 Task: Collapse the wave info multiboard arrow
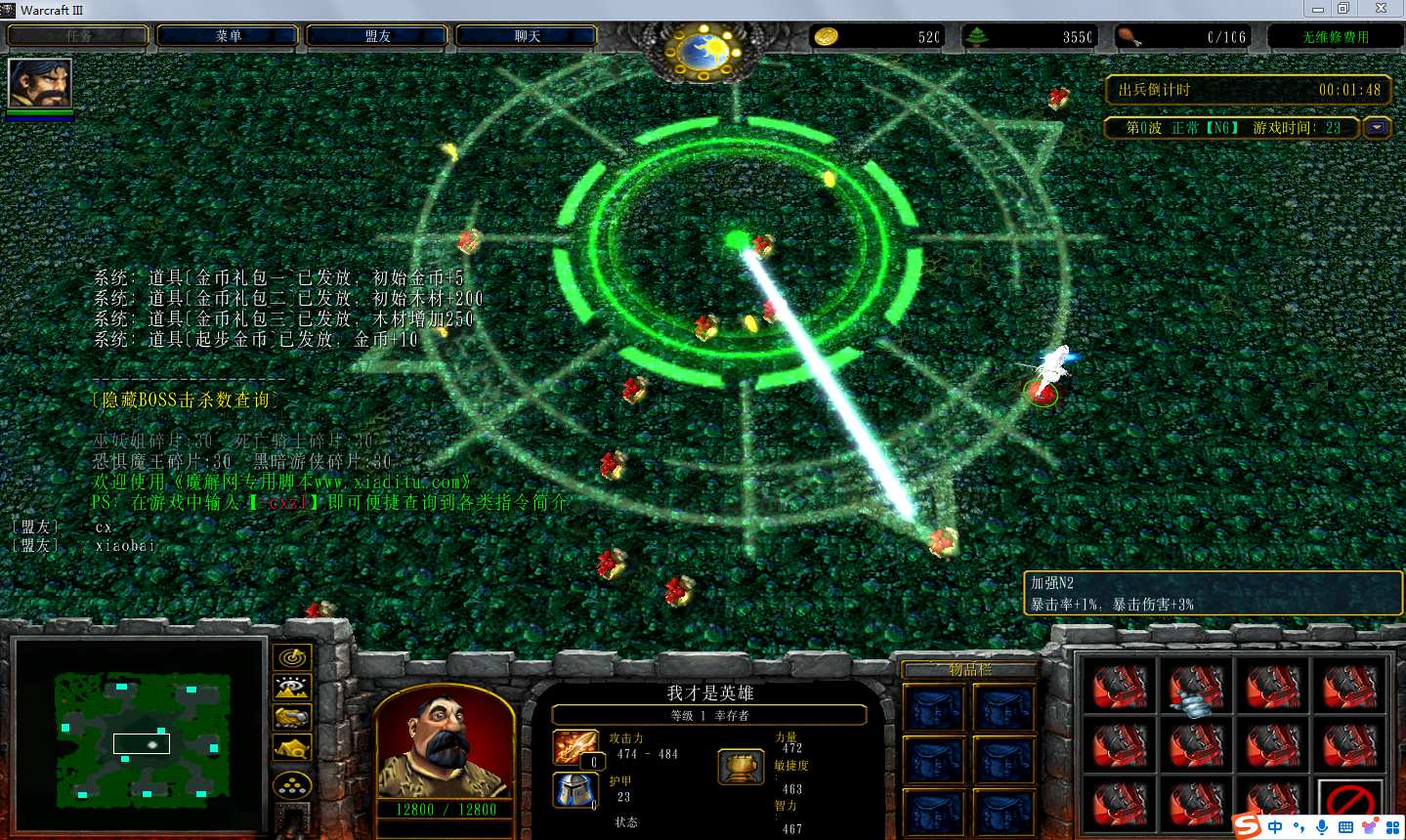[x=1378, y=128]
